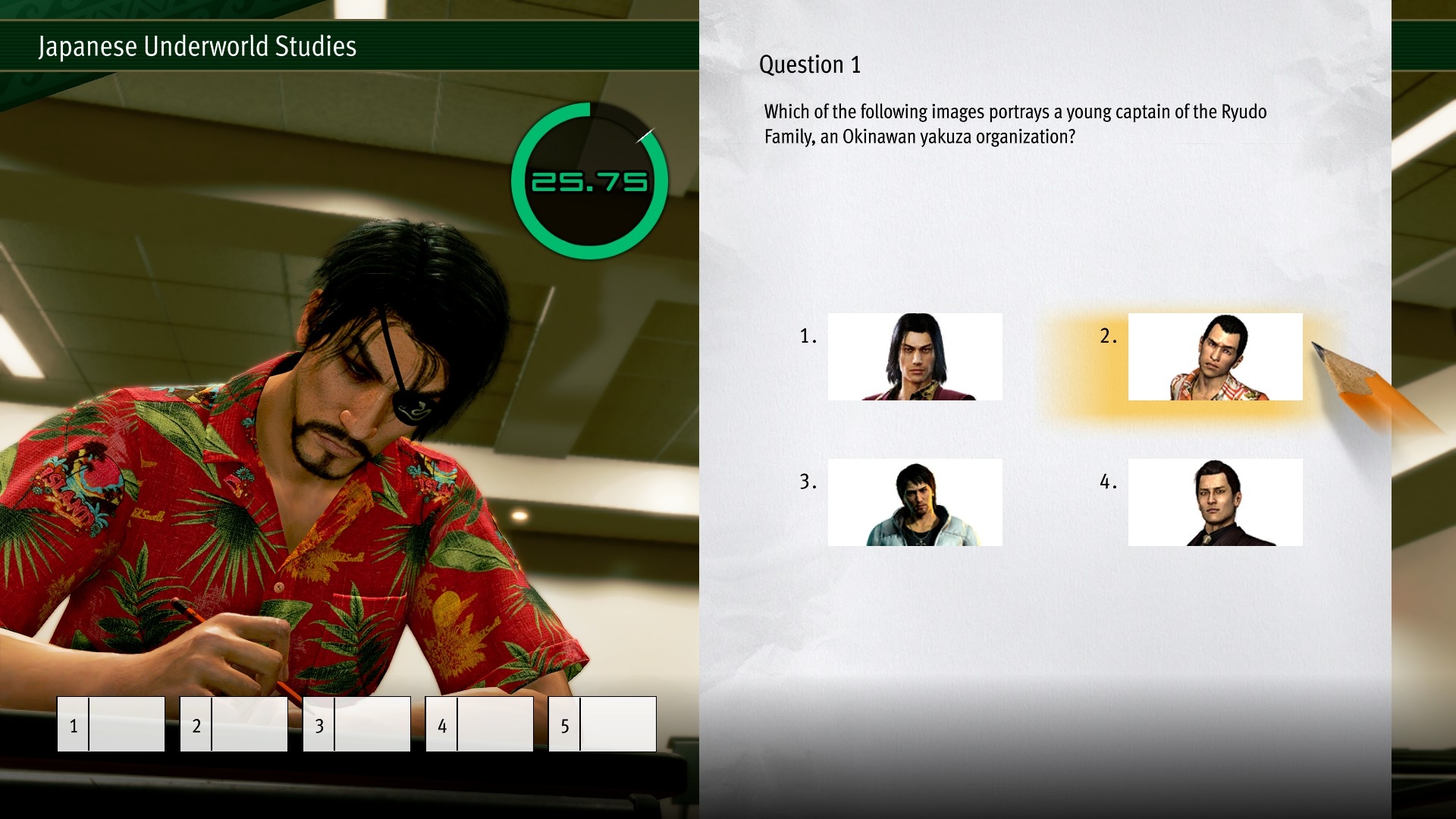Choose answer 4, the man in dark suit
The image size is (1456, 819).
point(1215,502)
